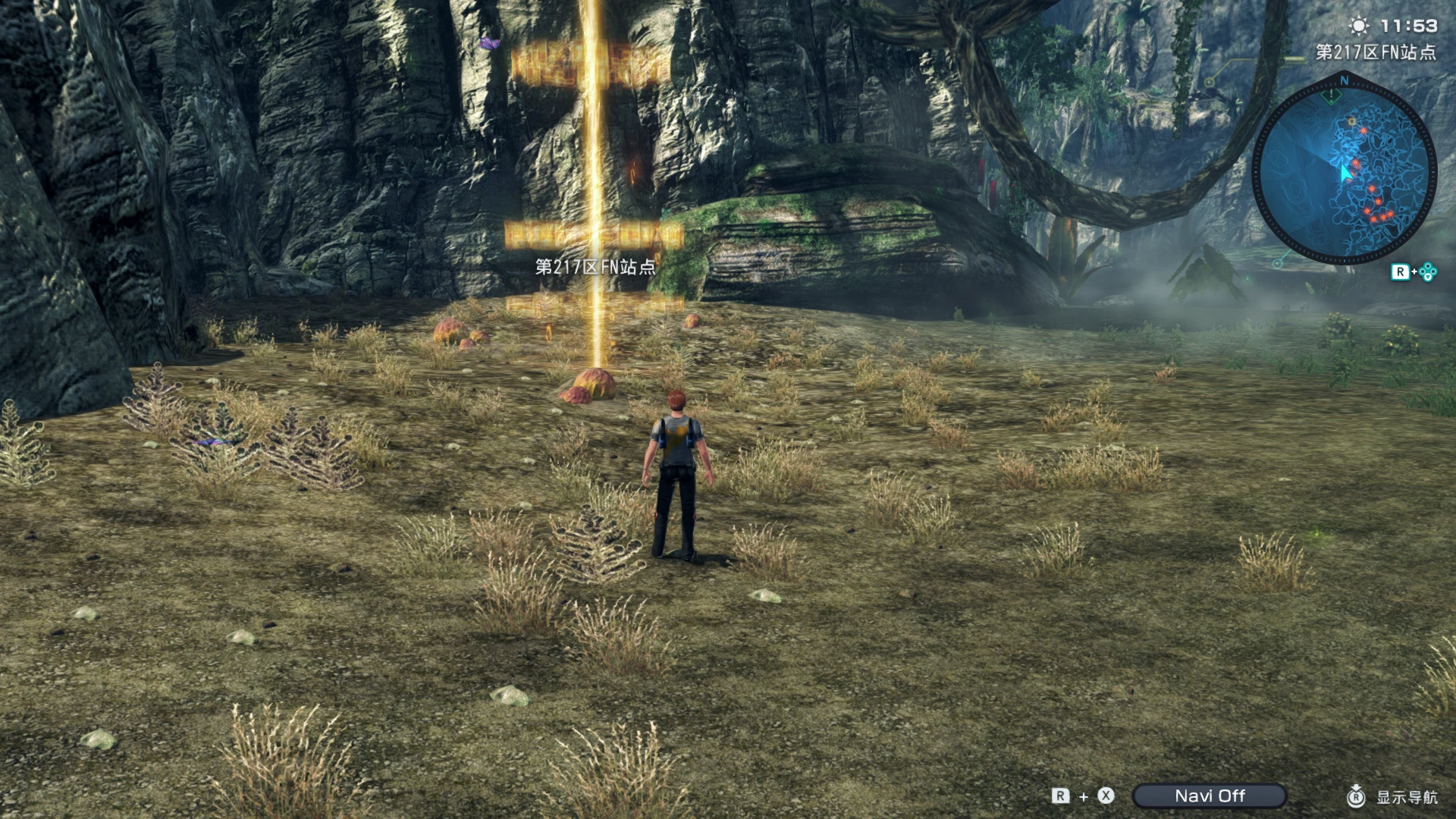Toggle navigation with the Navi Off switch
The image size is (1456, 819).
[1210, 795]
